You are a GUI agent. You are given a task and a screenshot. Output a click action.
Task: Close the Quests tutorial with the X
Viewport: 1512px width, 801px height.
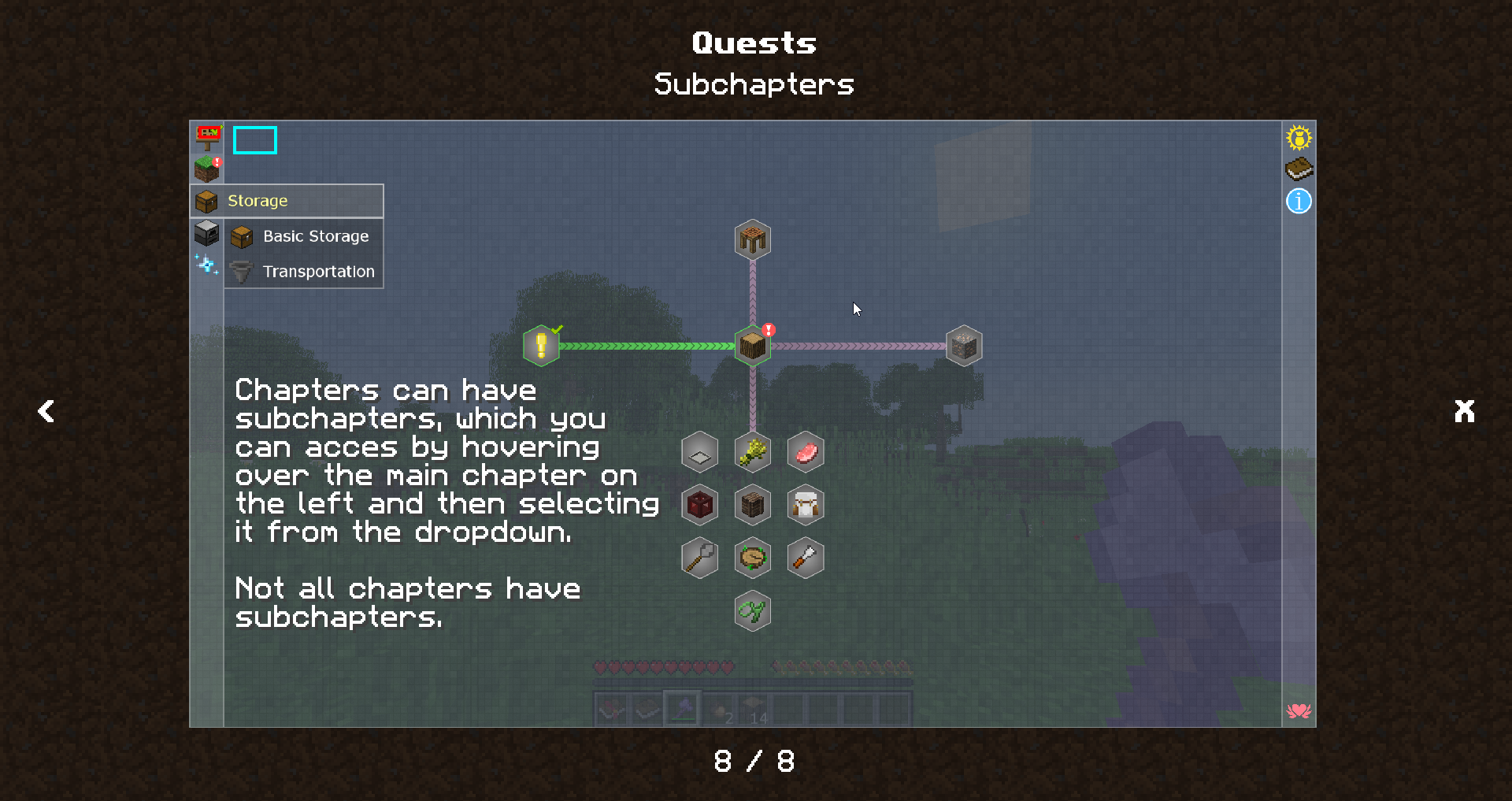1464,410
